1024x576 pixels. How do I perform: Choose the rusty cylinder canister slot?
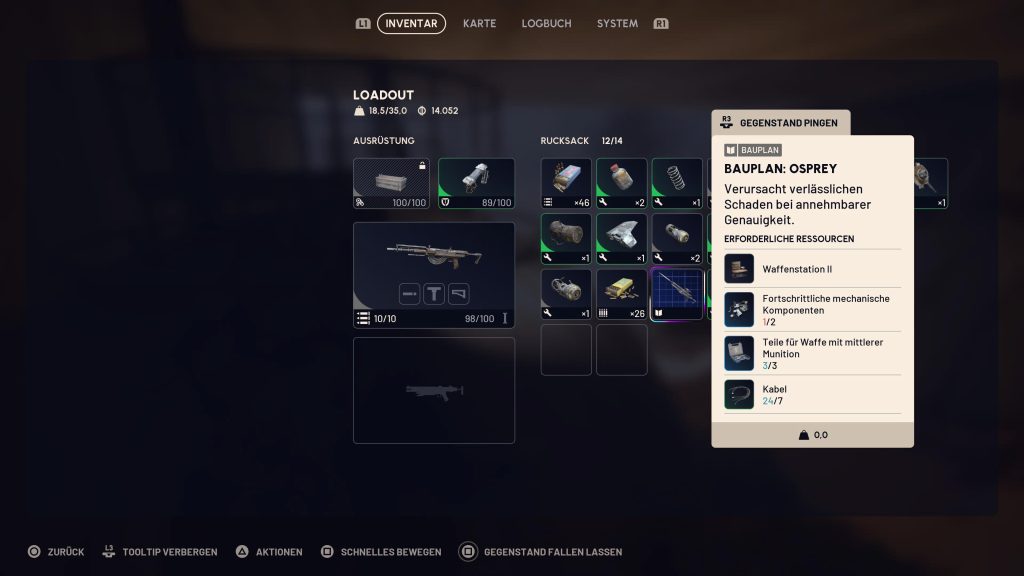tap(566, 239)
